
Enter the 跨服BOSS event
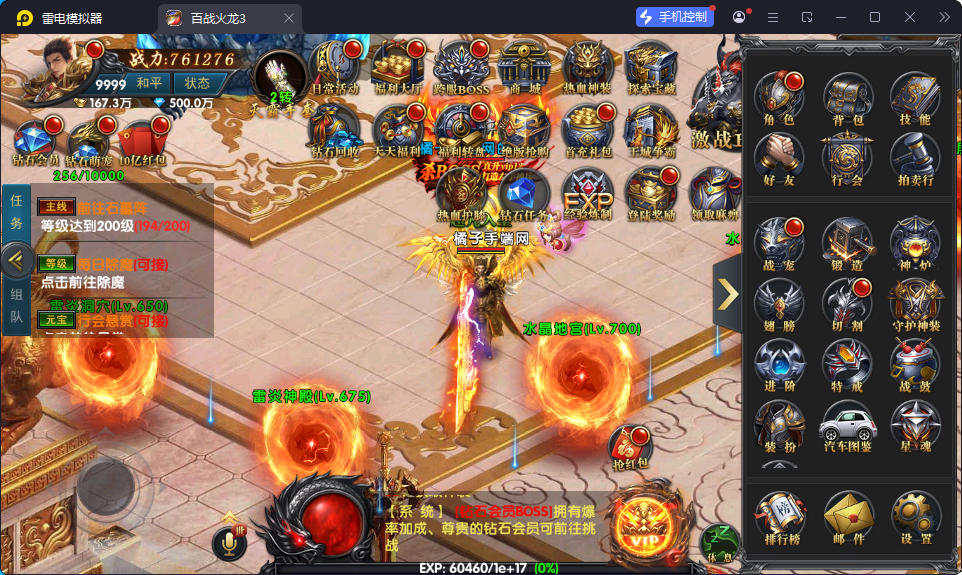pos(461,68)
